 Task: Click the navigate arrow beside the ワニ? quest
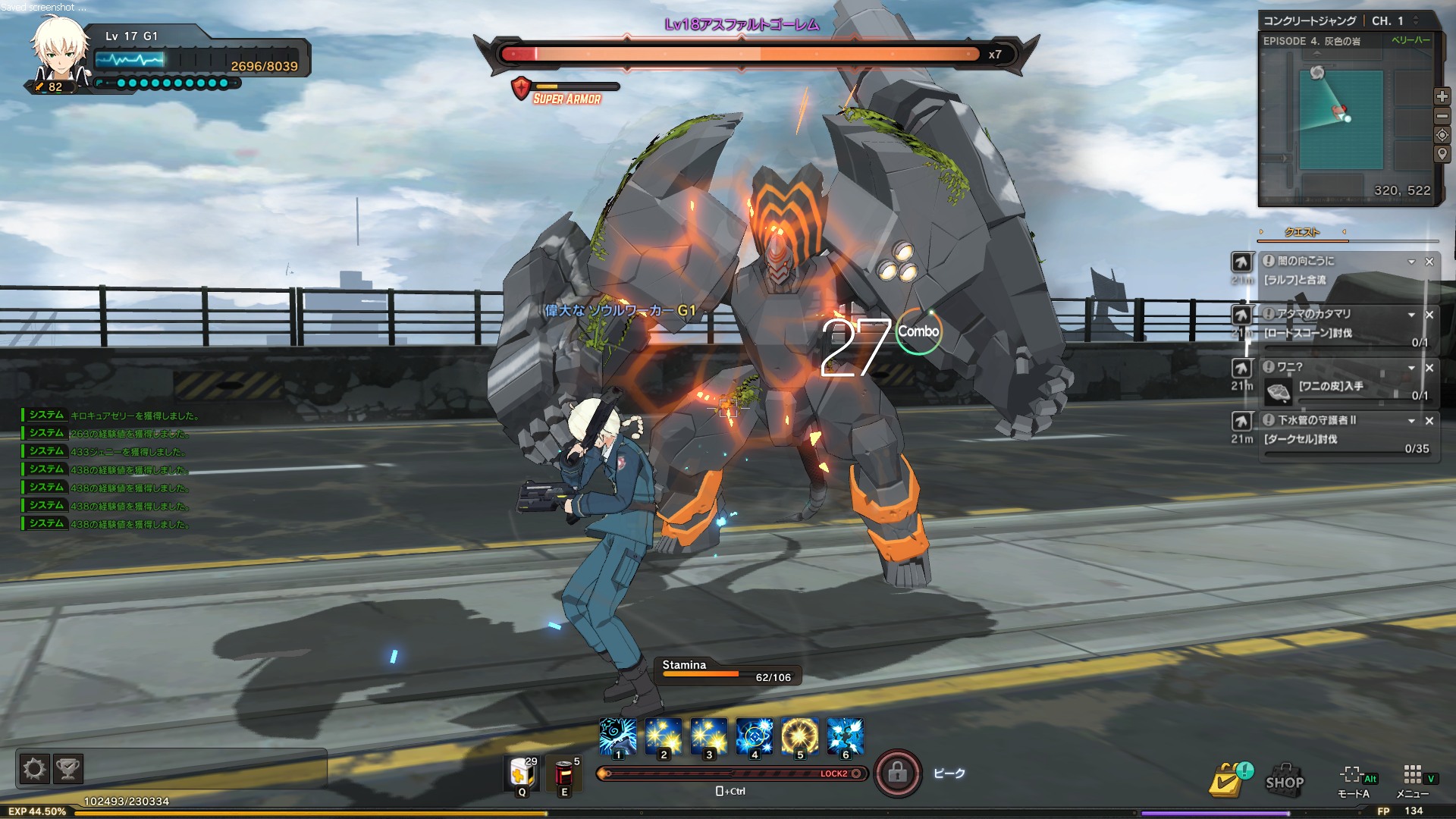coord(1241,369)
